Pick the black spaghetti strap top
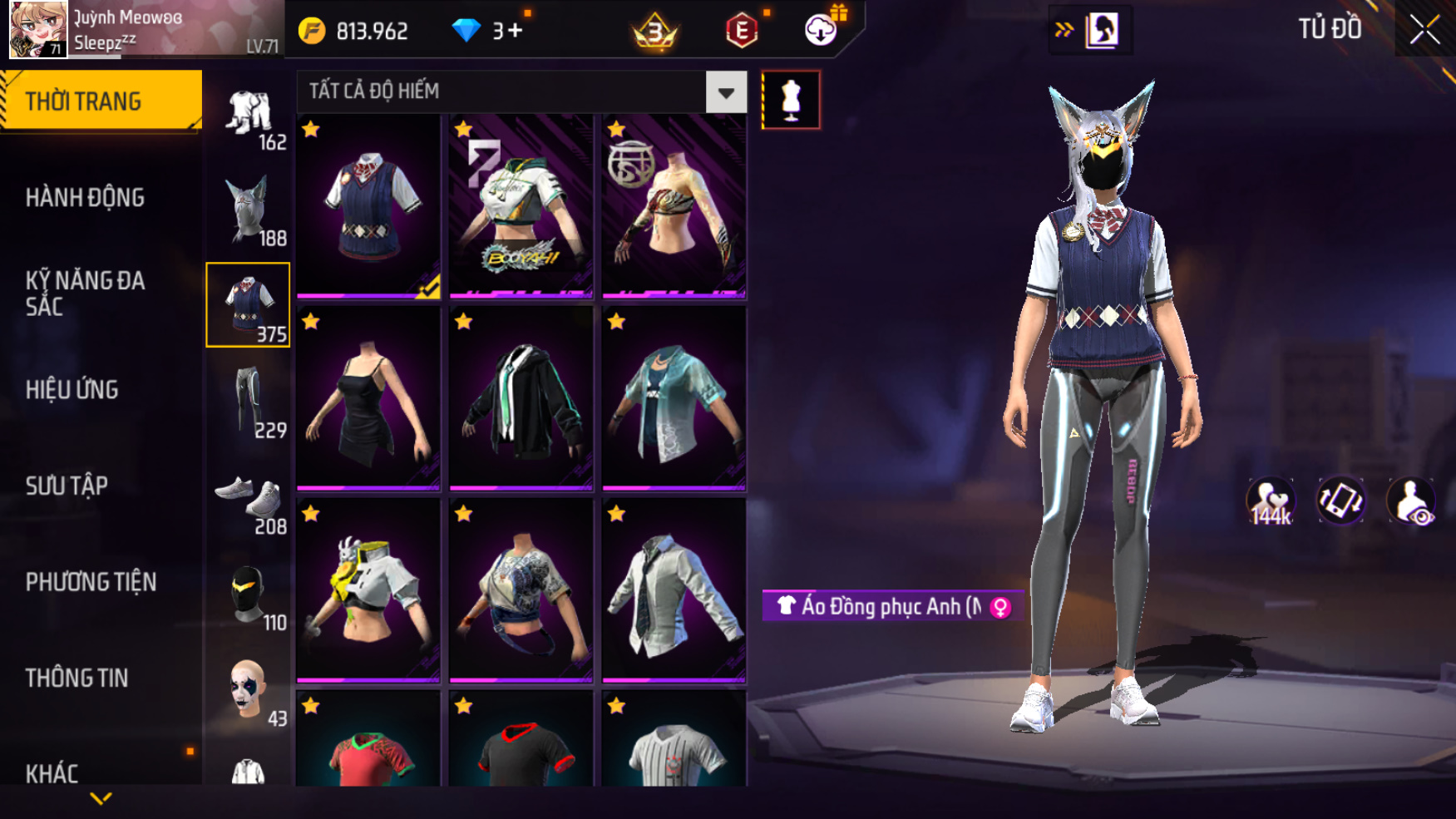Image resolution: width=1456 pixels, height=819 pixels. tap(368, 399)
